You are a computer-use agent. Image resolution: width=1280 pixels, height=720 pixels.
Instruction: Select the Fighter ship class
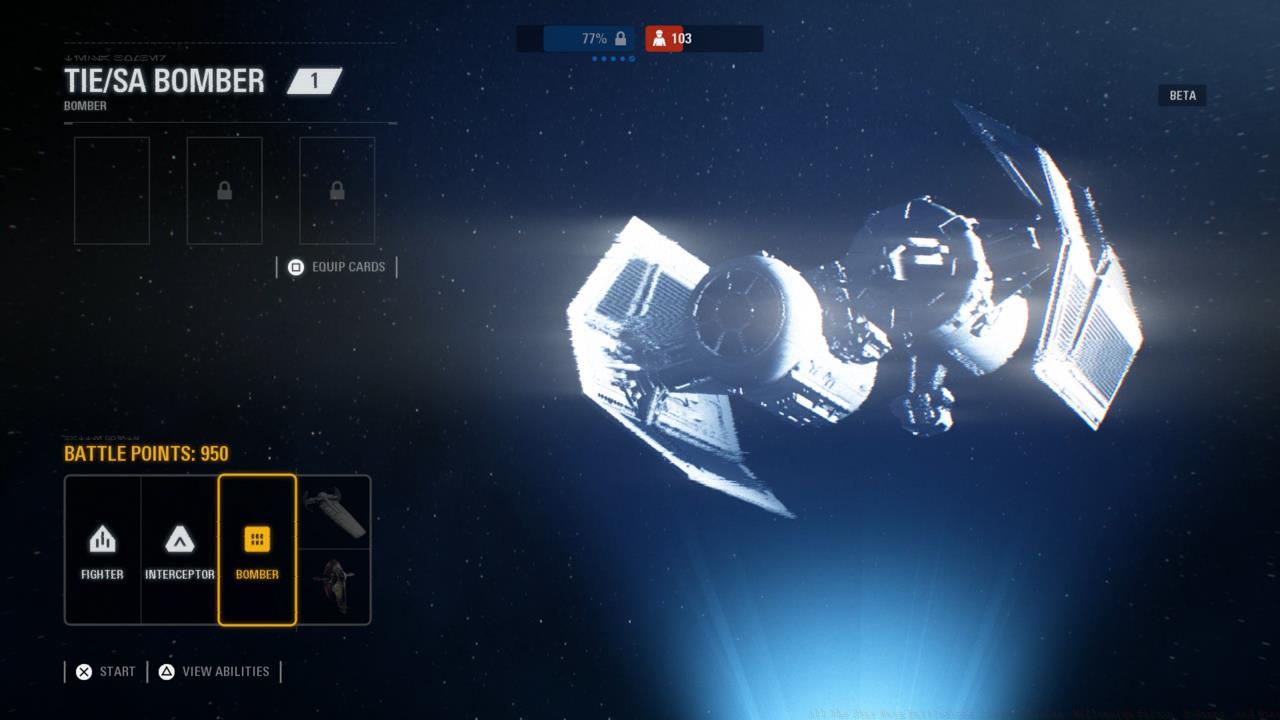(102, 549)
